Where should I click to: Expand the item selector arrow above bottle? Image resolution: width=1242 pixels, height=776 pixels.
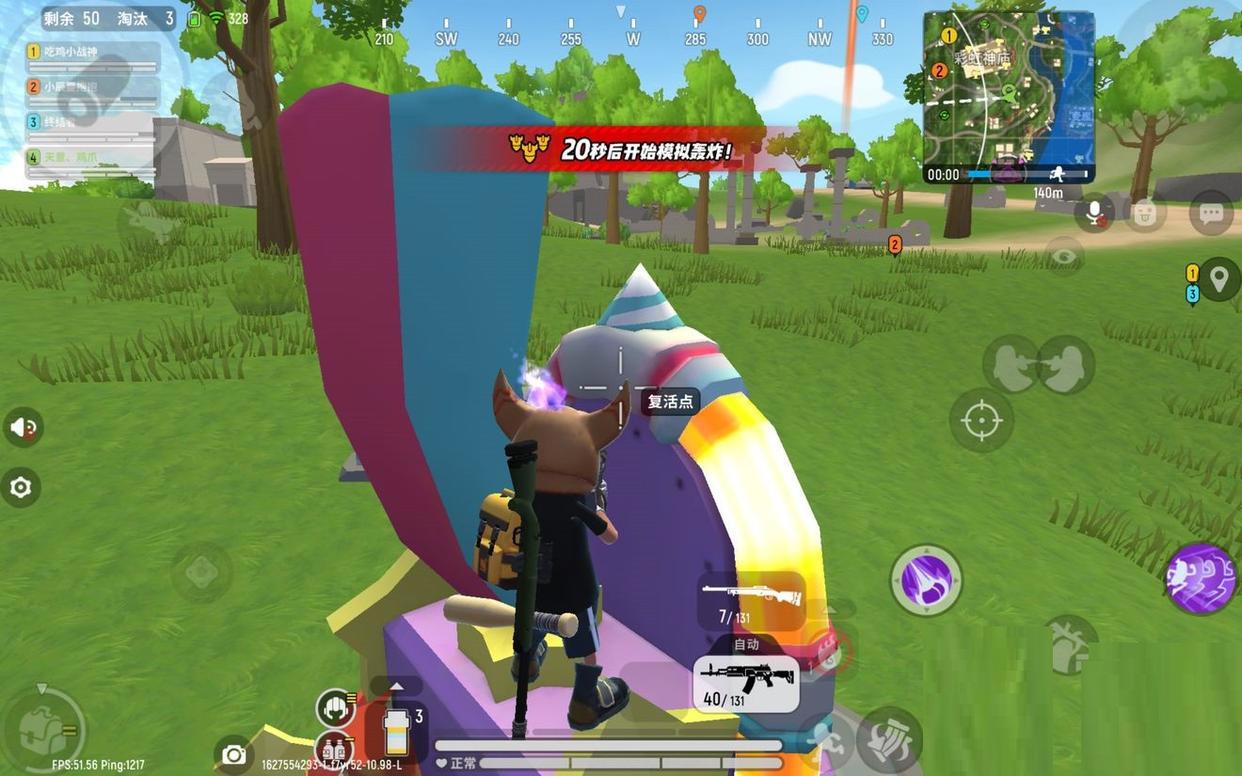397,686
